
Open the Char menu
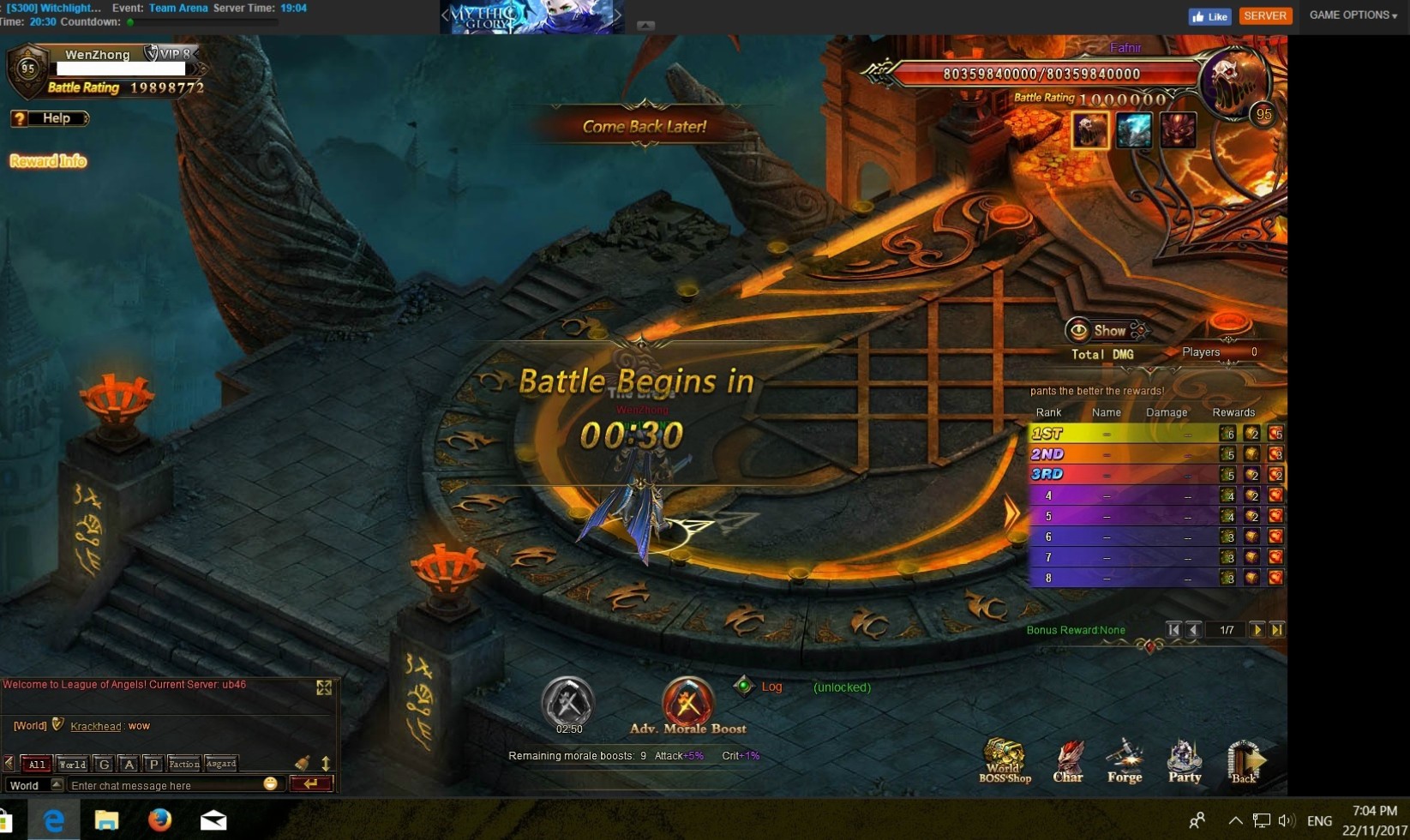point(1068,760)
